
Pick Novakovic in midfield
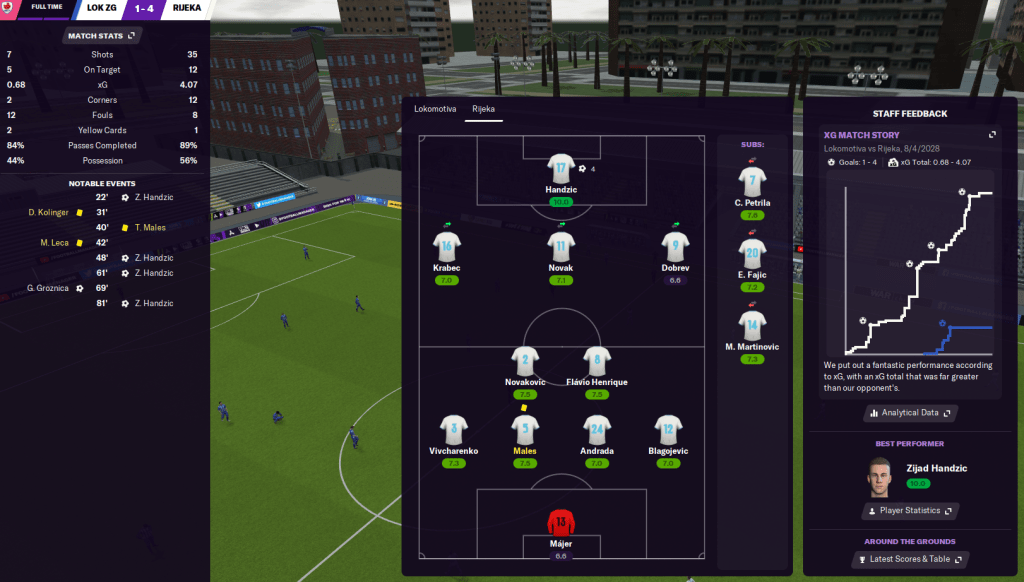[x=525, y=362]
